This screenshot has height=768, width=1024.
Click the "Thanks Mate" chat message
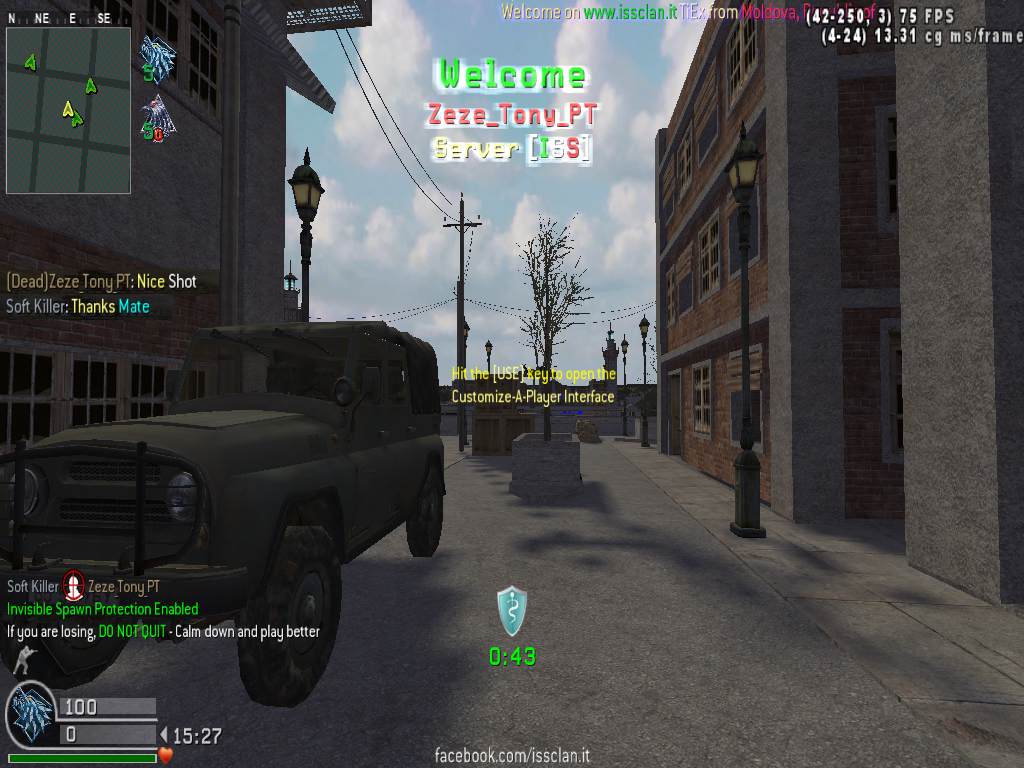[x=110, y=307]
